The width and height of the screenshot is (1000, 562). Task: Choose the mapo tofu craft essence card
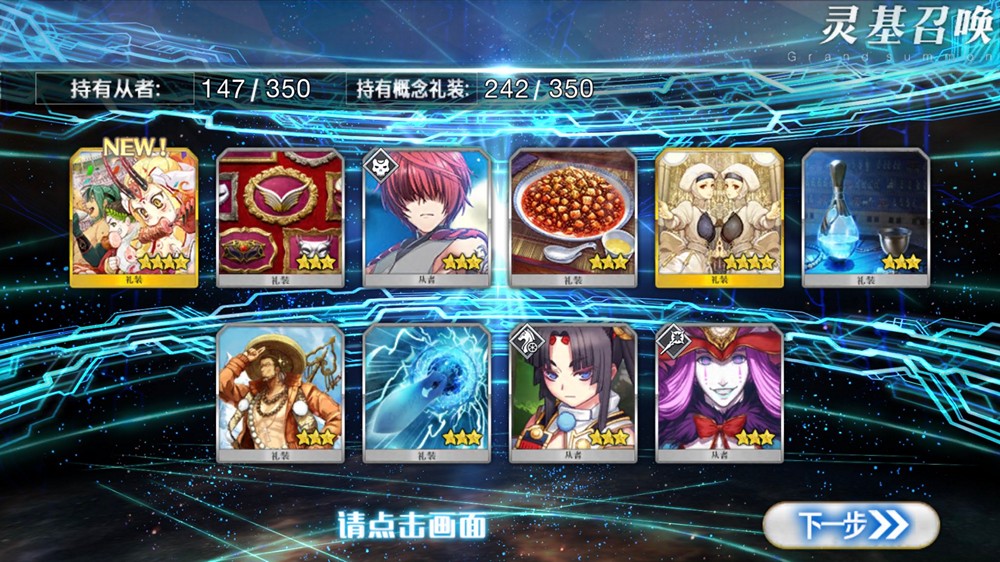573,217
